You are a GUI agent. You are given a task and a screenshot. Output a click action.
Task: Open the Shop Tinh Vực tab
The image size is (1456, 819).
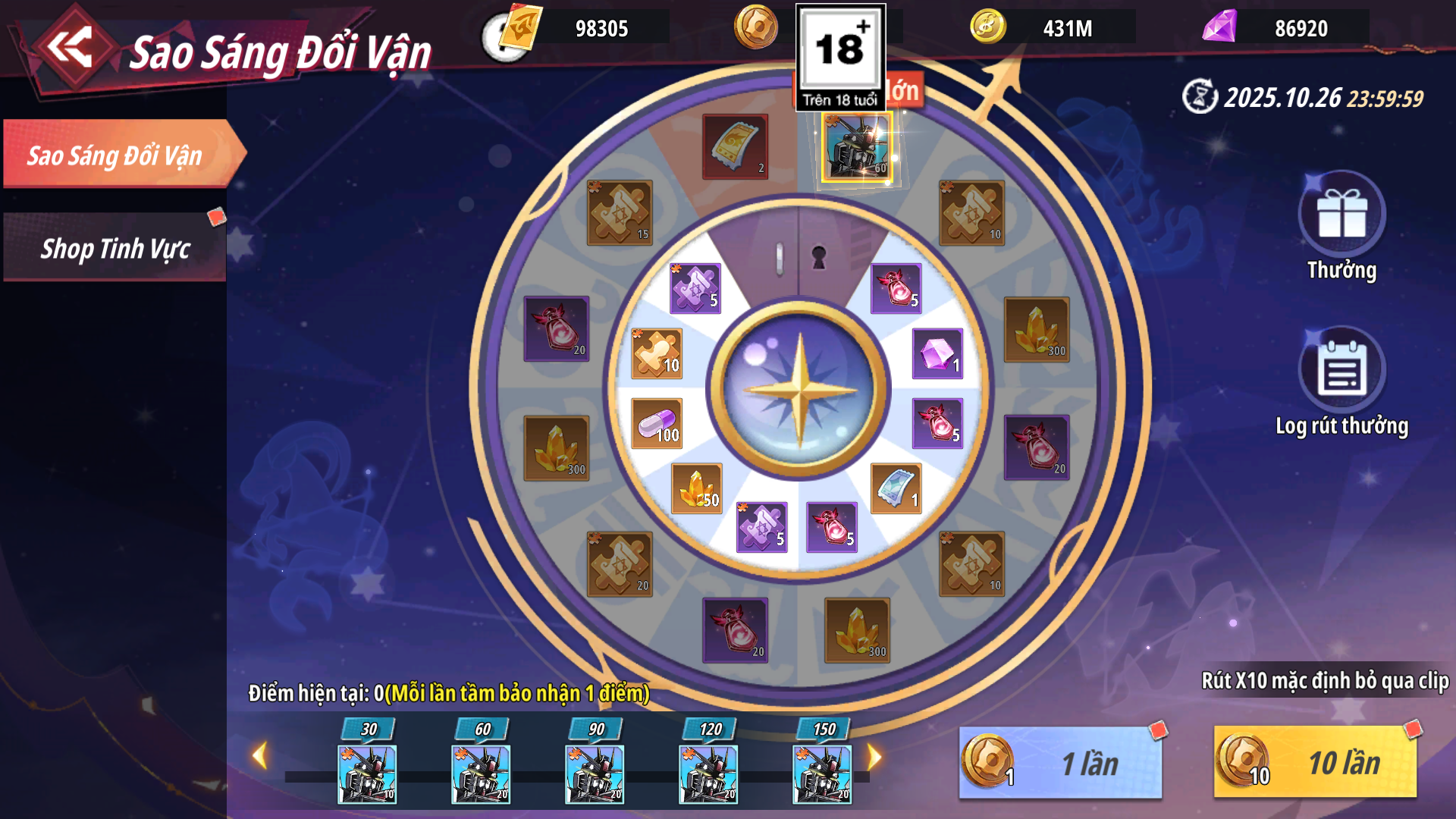(x=115, y=249)
